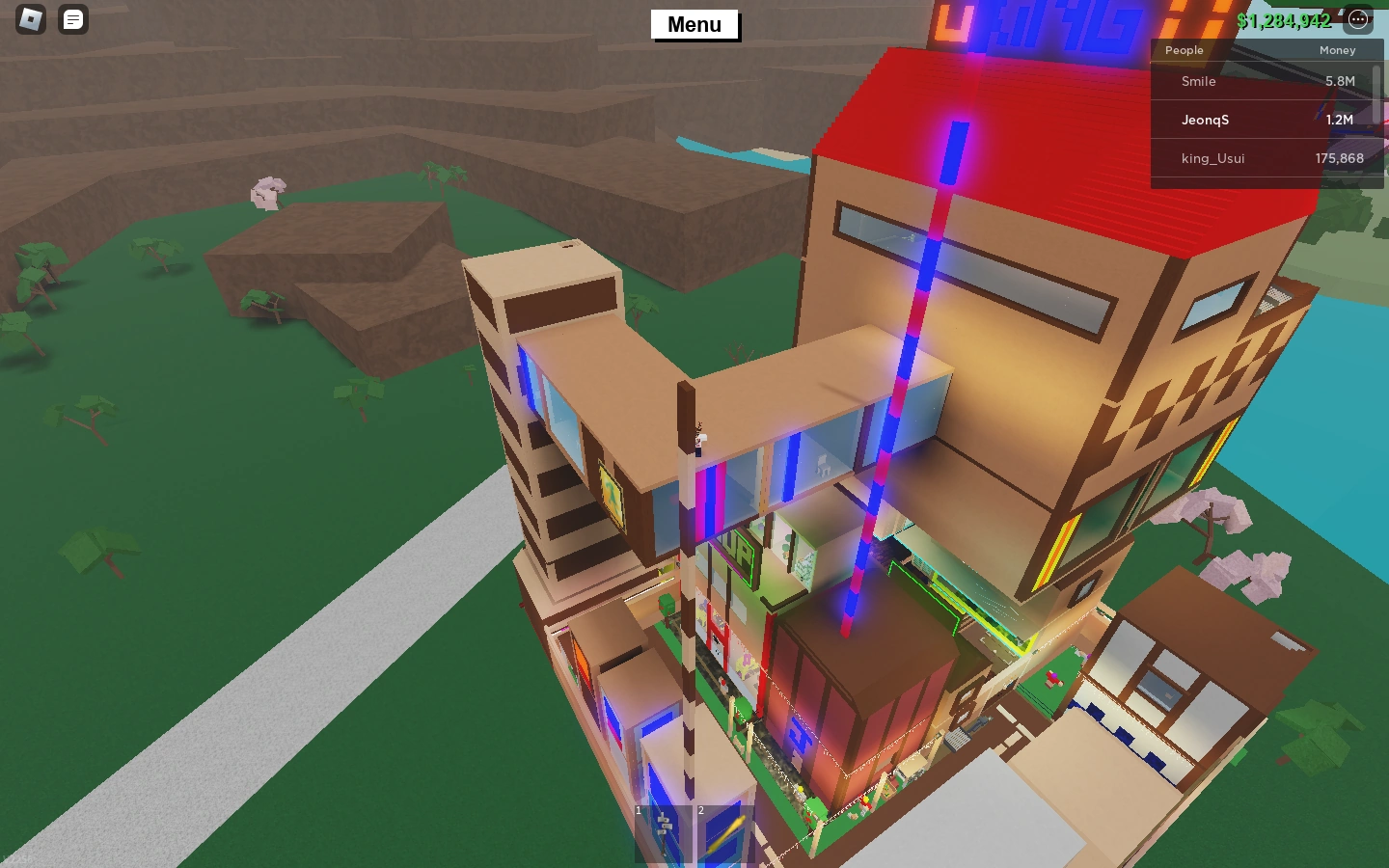Click king_Usui's 175,868 money value
Viewport: 1389px width, 868px height.
(x=1340, y=158)
